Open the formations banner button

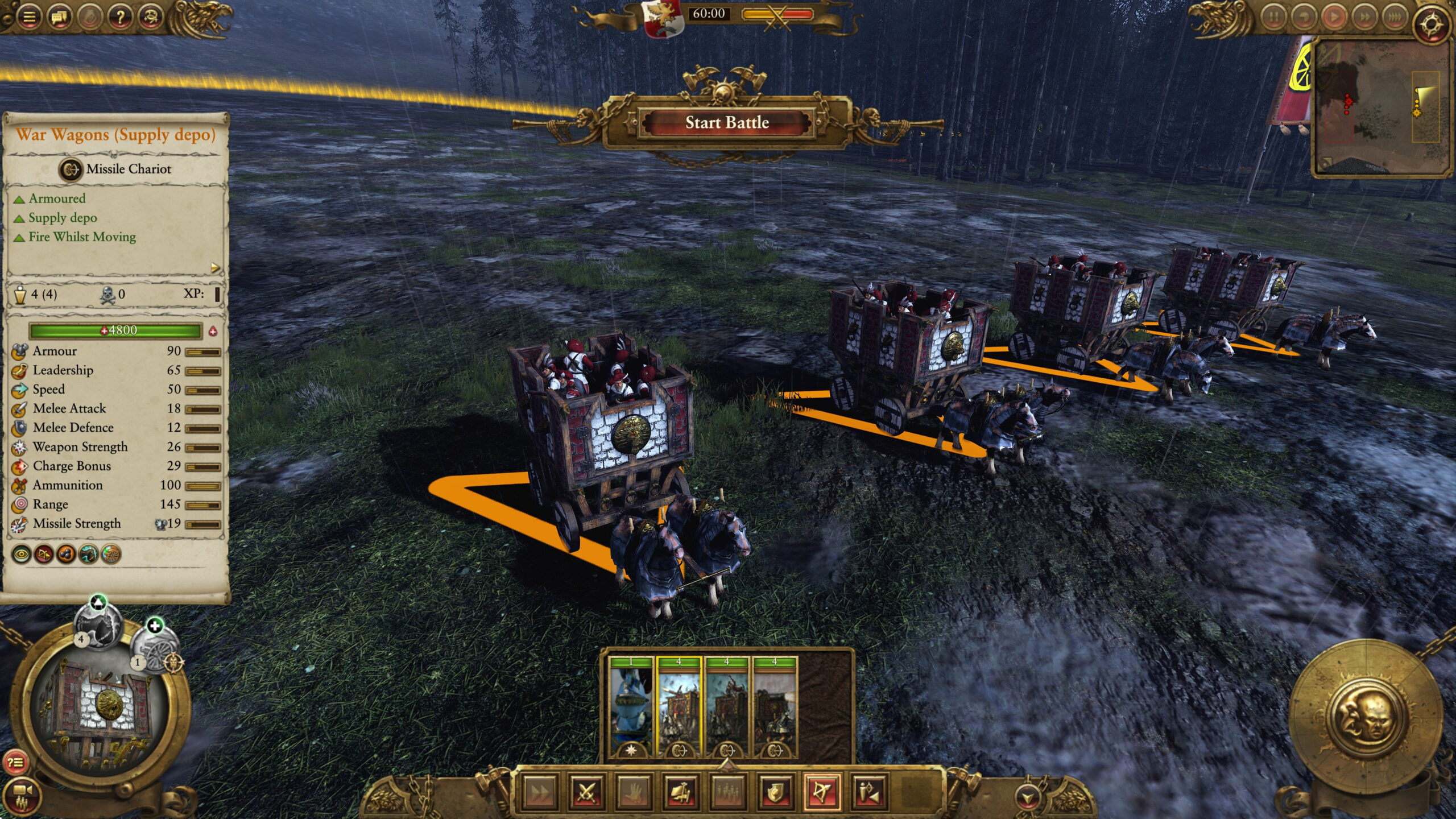[681, 791]
